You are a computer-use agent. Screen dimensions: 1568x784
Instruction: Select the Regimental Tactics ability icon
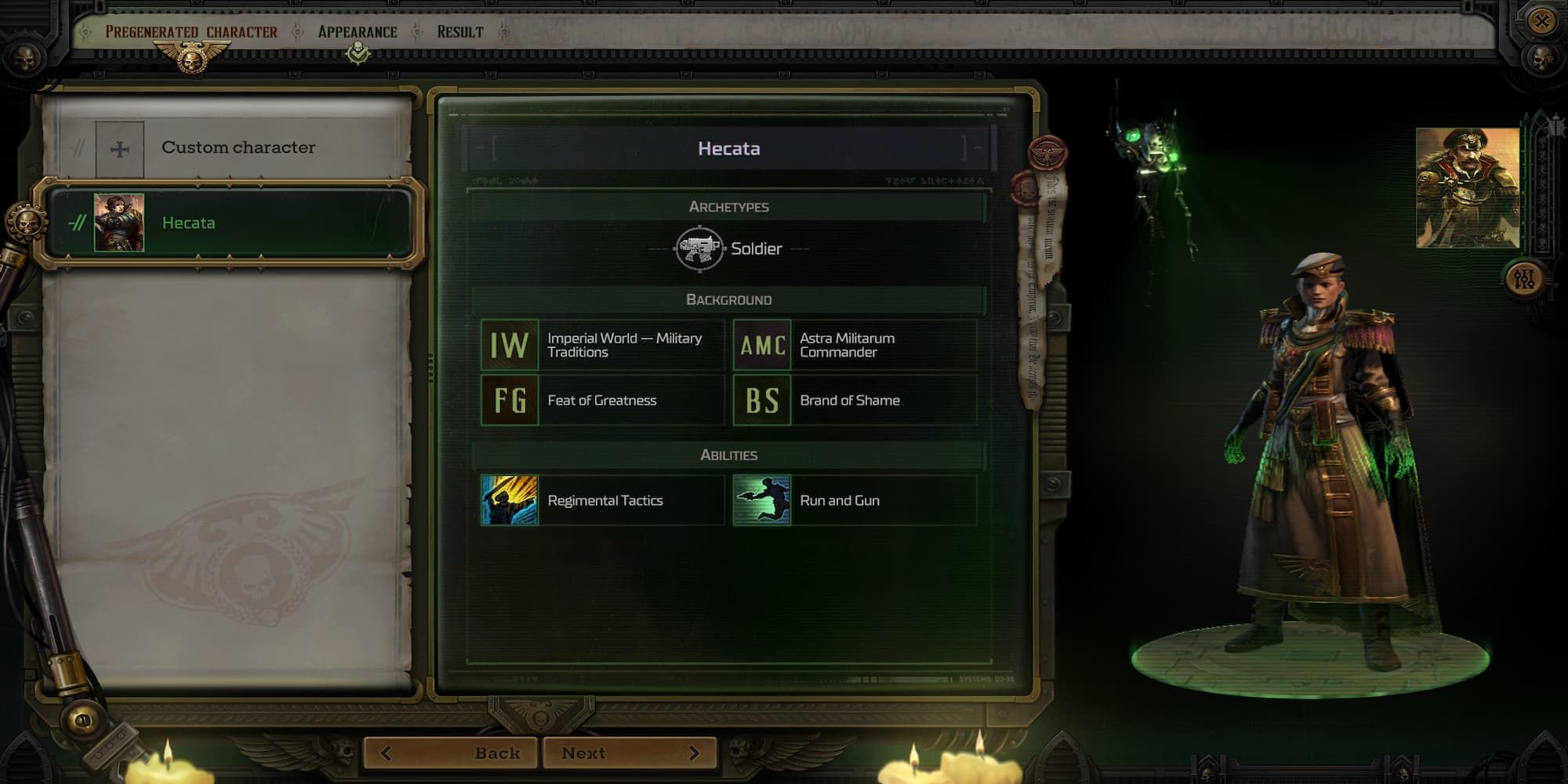[509, 500]
